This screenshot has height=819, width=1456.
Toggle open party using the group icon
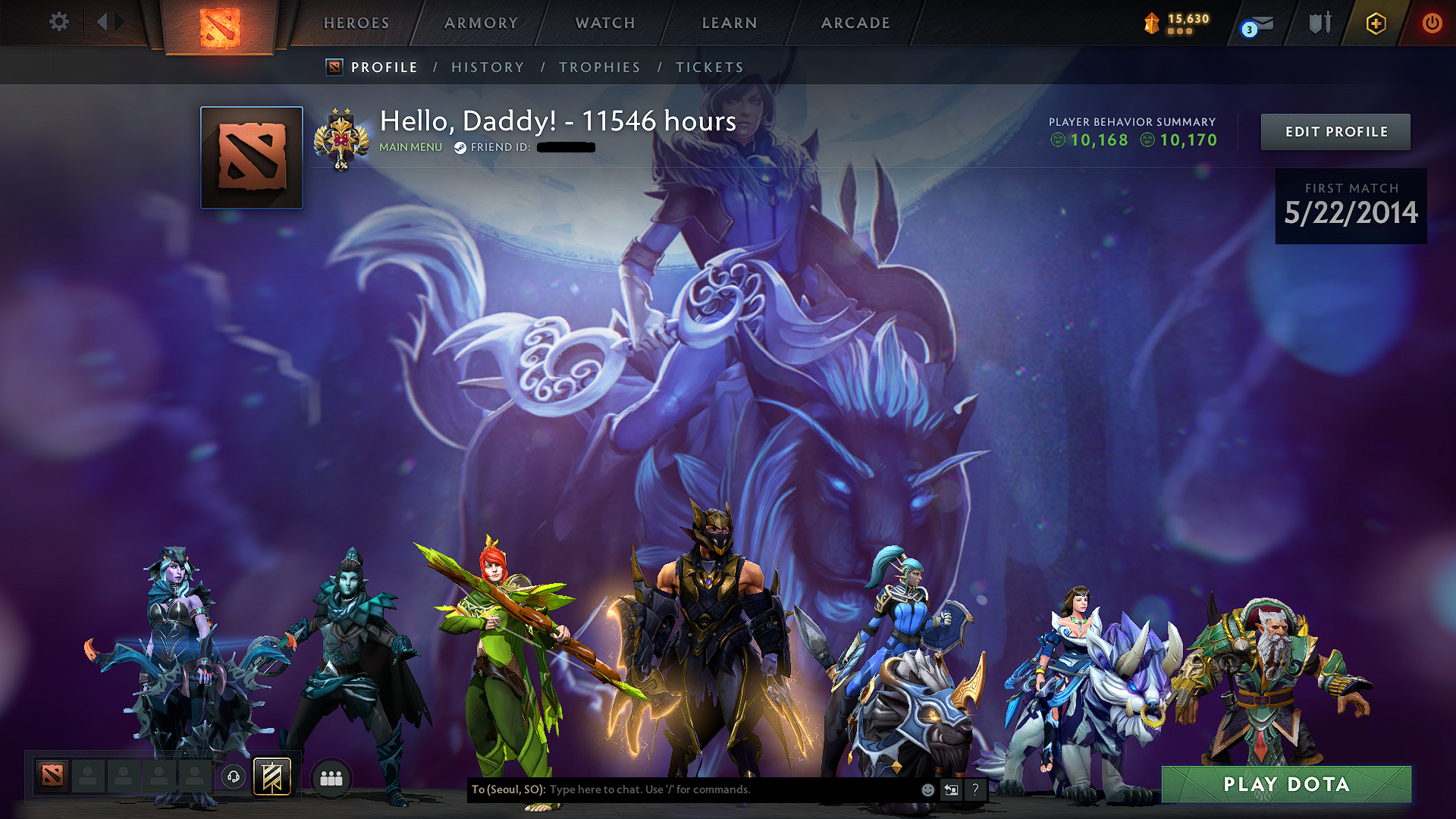331,777
